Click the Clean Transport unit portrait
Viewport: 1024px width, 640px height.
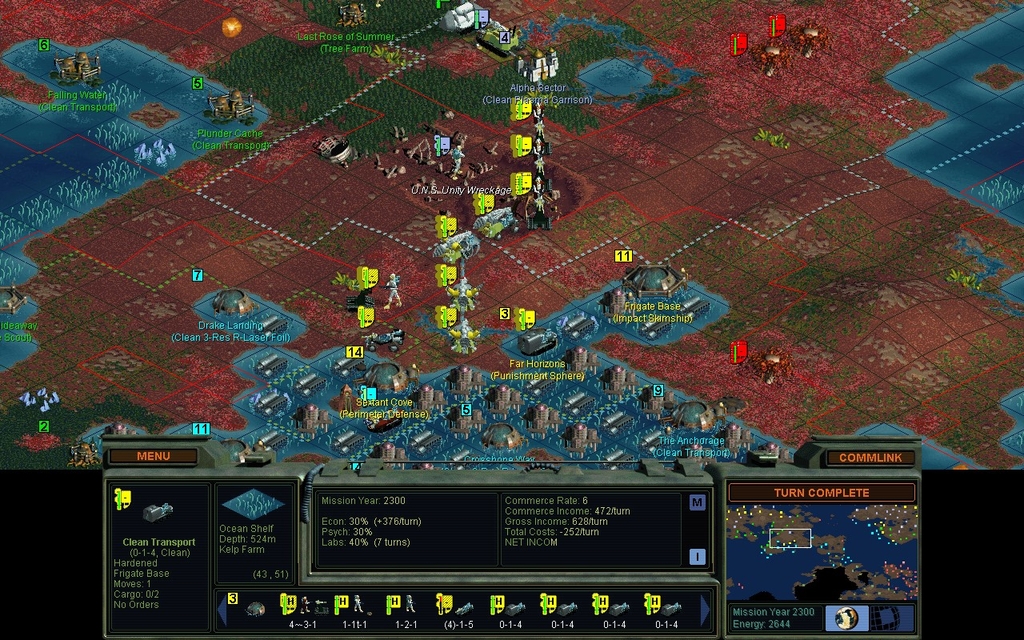158,512
